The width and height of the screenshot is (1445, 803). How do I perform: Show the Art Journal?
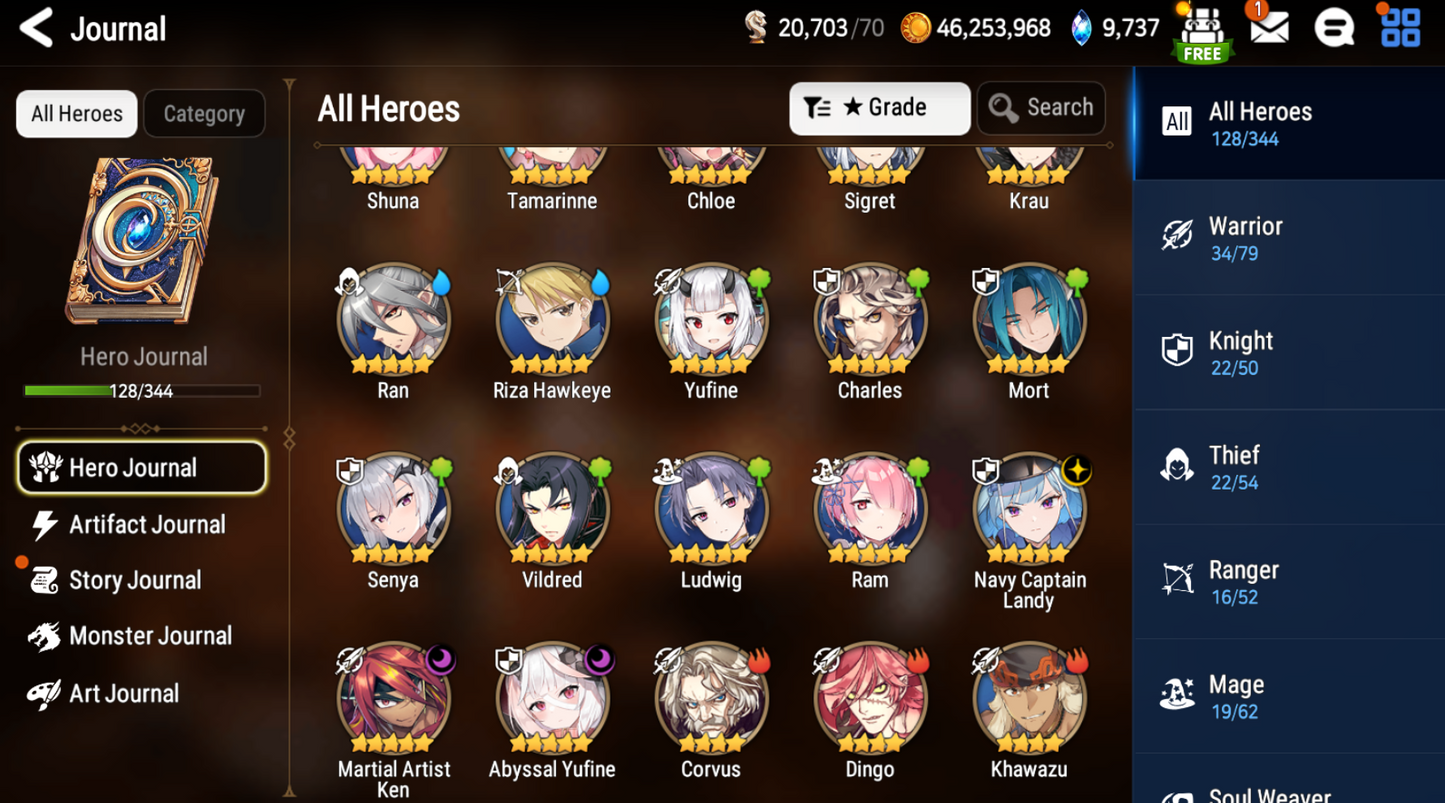tap(123, 693)
